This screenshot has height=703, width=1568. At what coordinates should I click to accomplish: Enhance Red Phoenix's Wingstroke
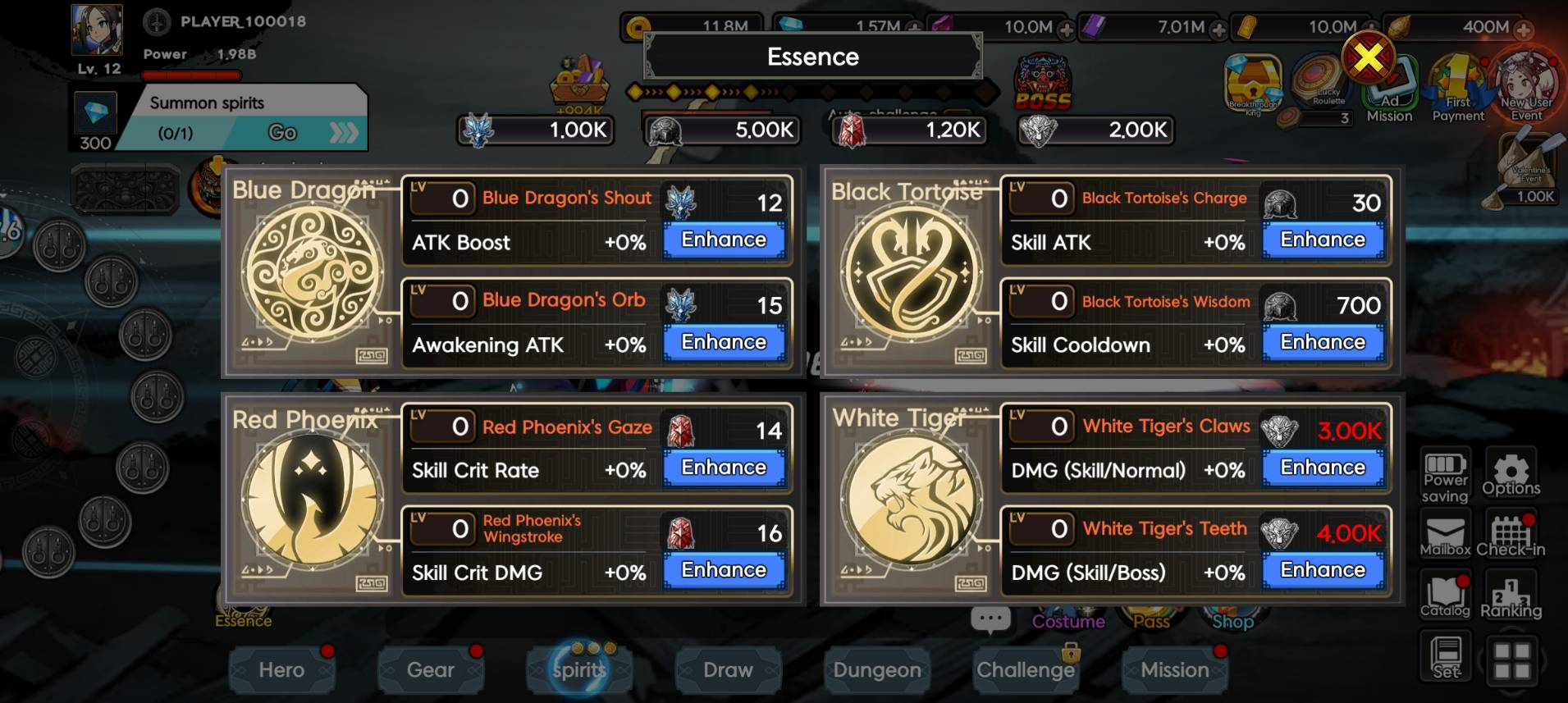click(724, 570)
